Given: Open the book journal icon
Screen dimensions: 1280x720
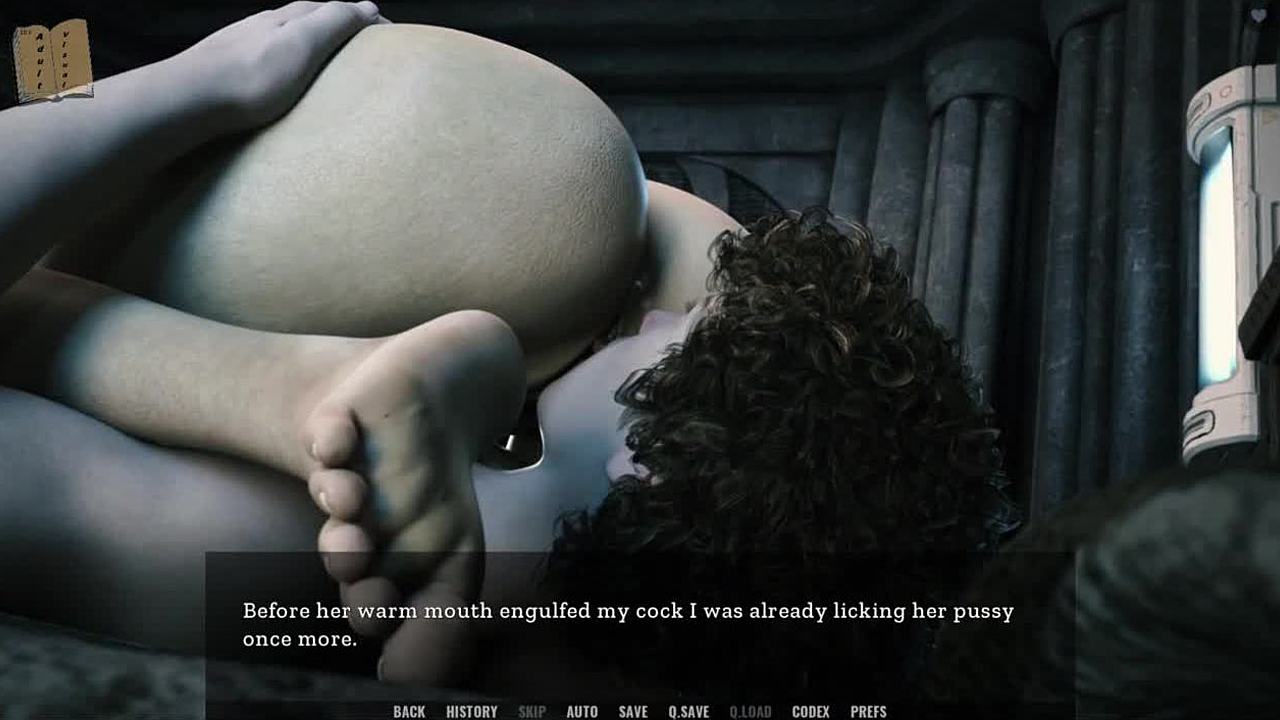Looking at the screenshot, I should click(52, 61).
